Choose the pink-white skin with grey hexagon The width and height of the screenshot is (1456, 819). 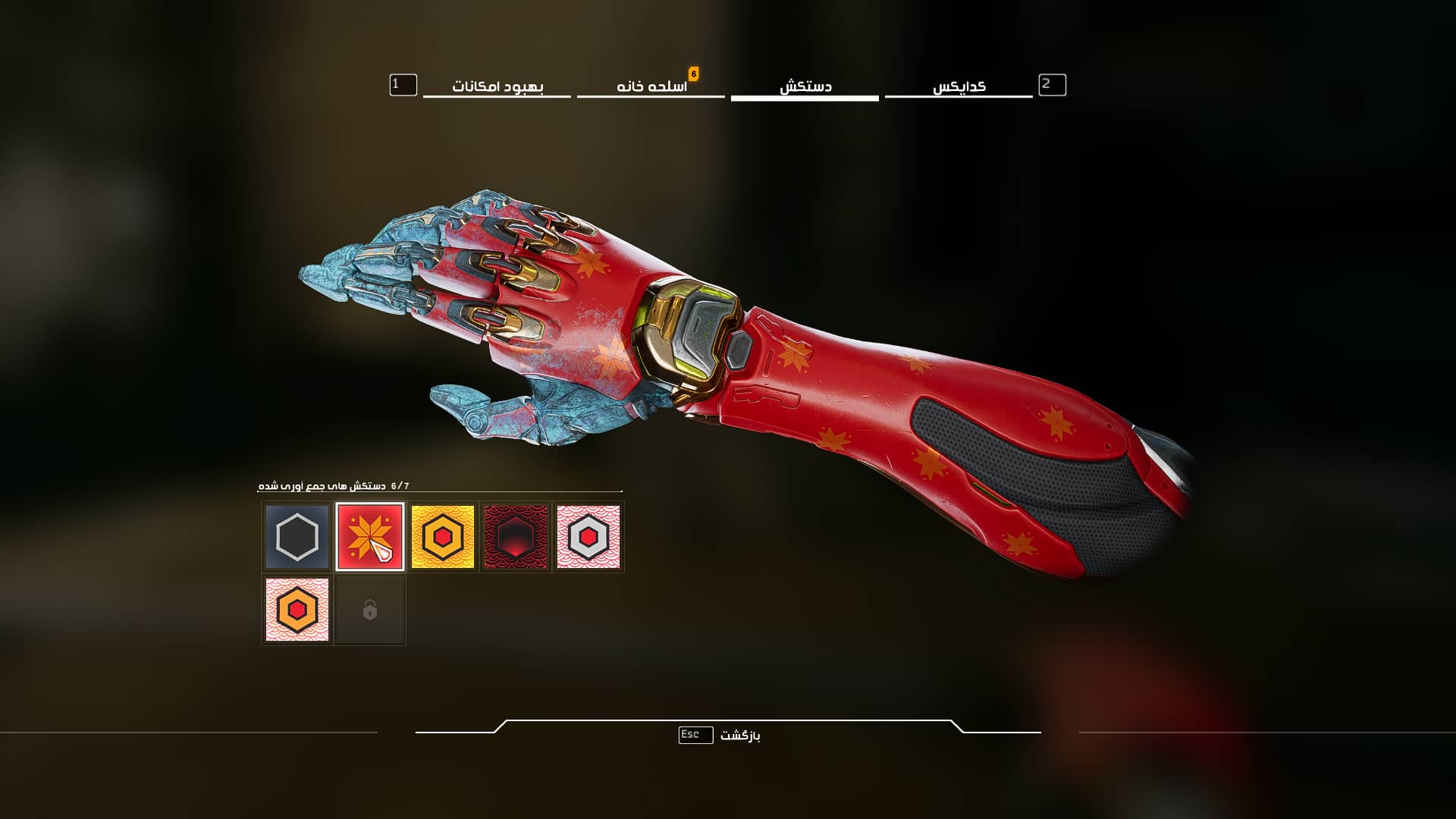[x=588, y=537]
